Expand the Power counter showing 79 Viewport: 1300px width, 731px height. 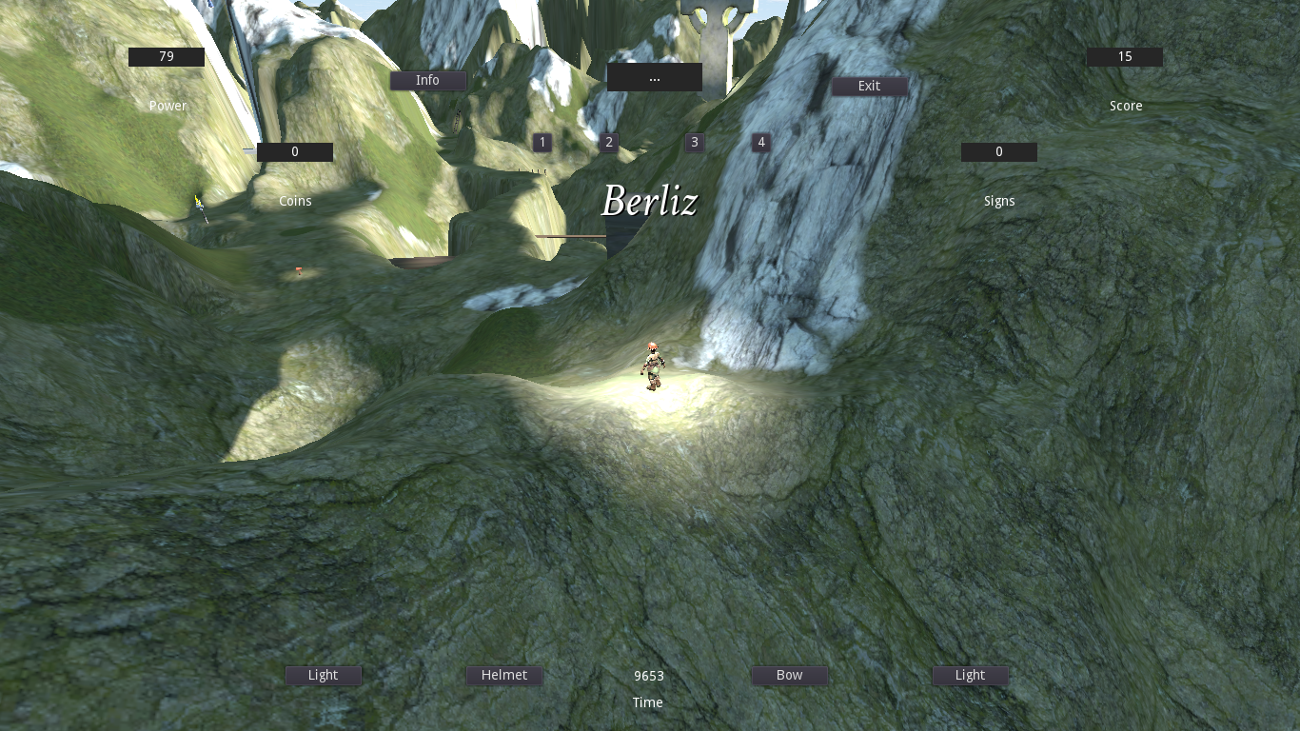point(166,56)
